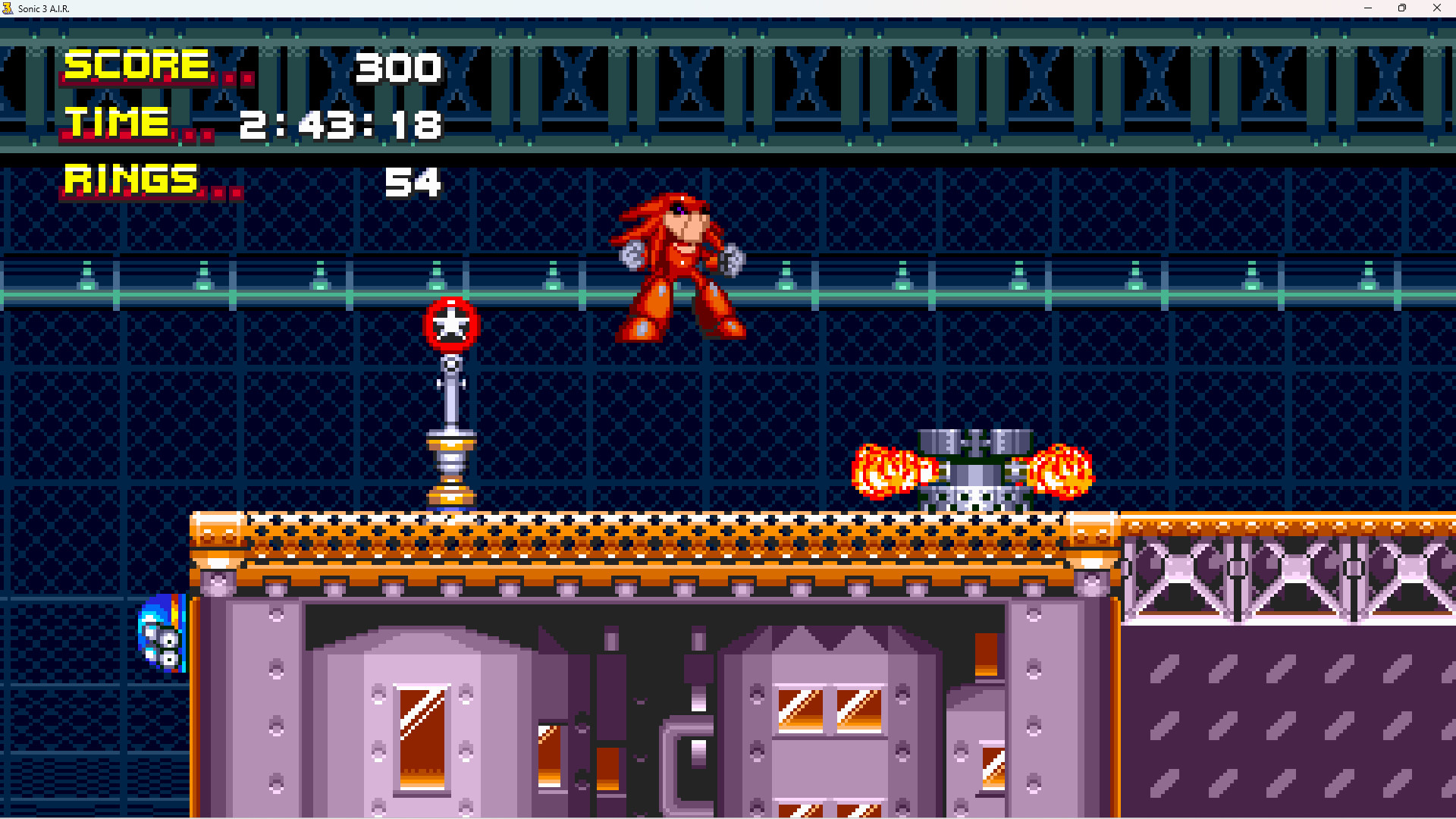Viewport: 1456px width, 819px height.
Task: Maximize the Sonic 3 A.I.R. window
Action: pos(1402,8)
